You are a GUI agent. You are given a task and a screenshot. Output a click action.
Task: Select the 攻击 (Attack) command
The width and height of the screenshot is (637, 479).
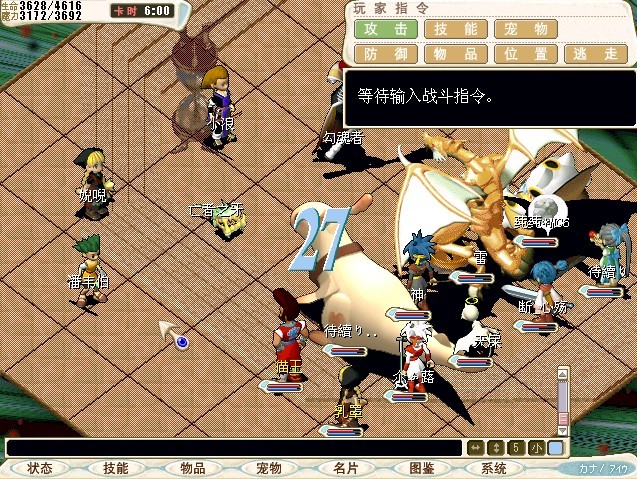[385, 31]
